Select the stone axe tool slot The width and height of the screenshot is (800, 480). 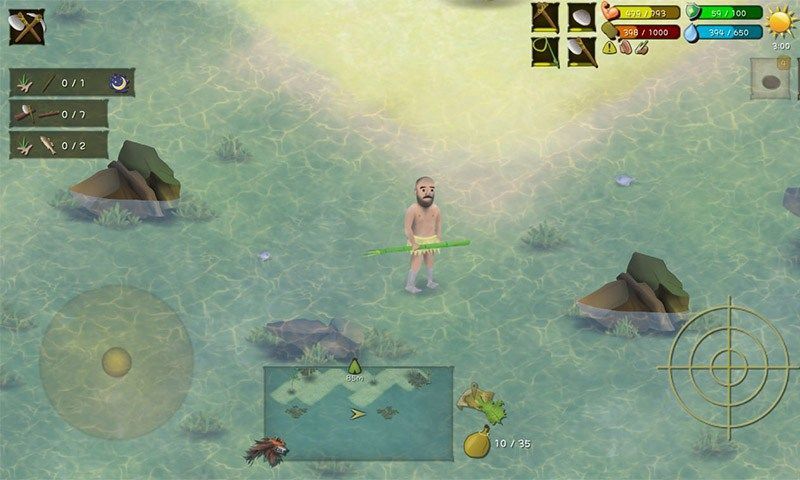tap(582, 51)
